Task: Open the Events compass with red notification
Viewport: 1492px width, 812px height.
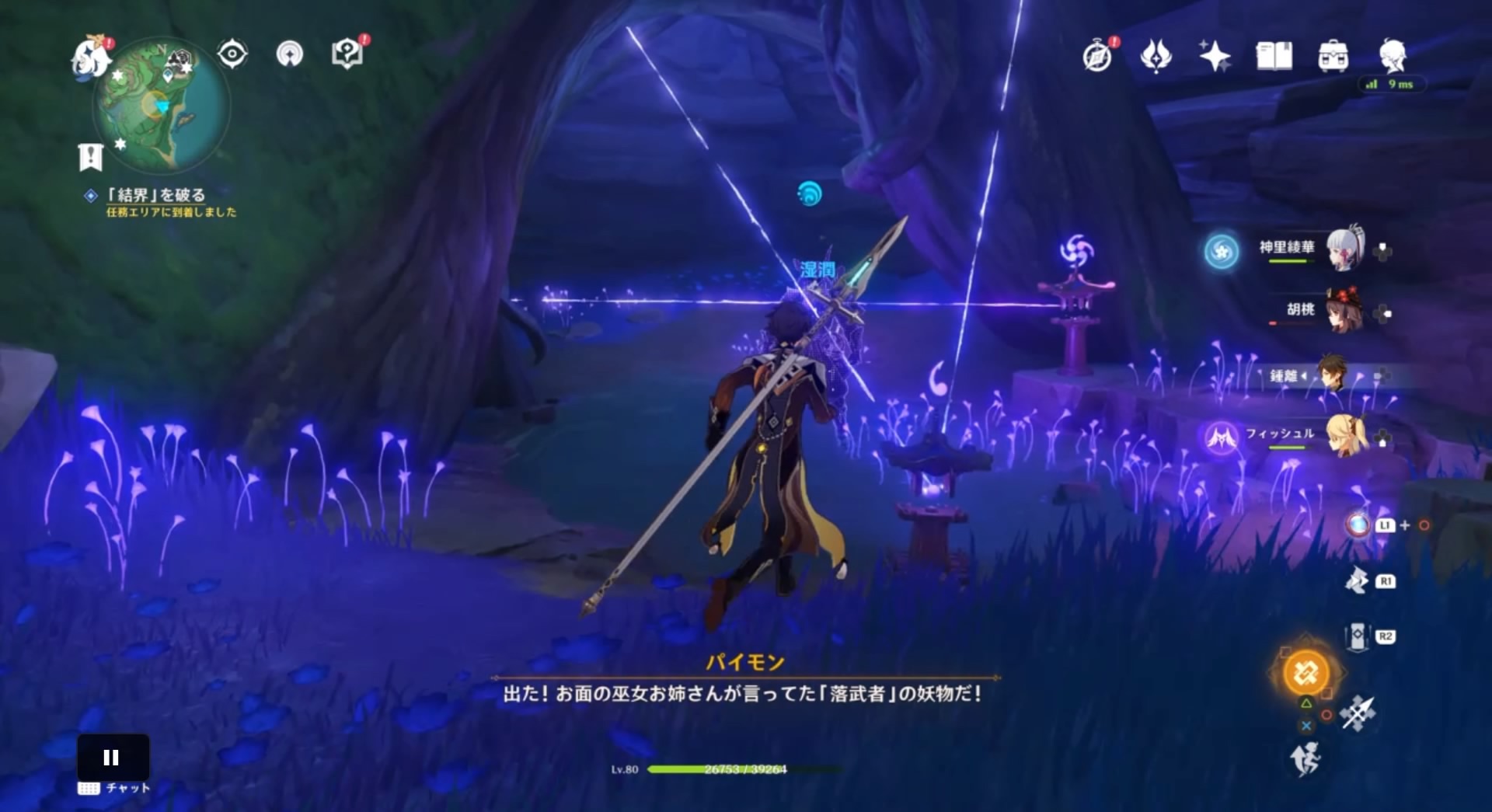Action: tap(1098, 54)
